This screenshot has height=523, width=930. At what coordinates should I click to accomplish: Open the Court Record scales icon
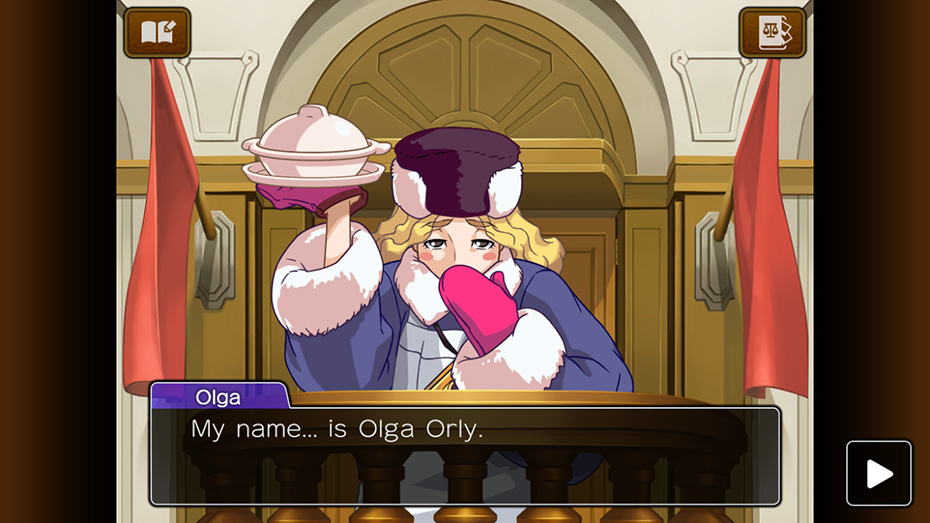point(772,33)
